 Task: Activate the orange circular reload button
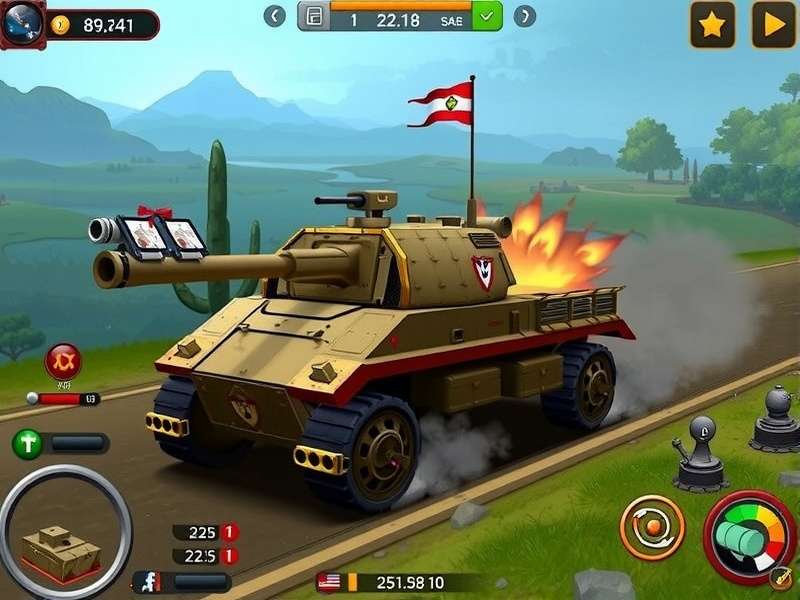[652, 527]
